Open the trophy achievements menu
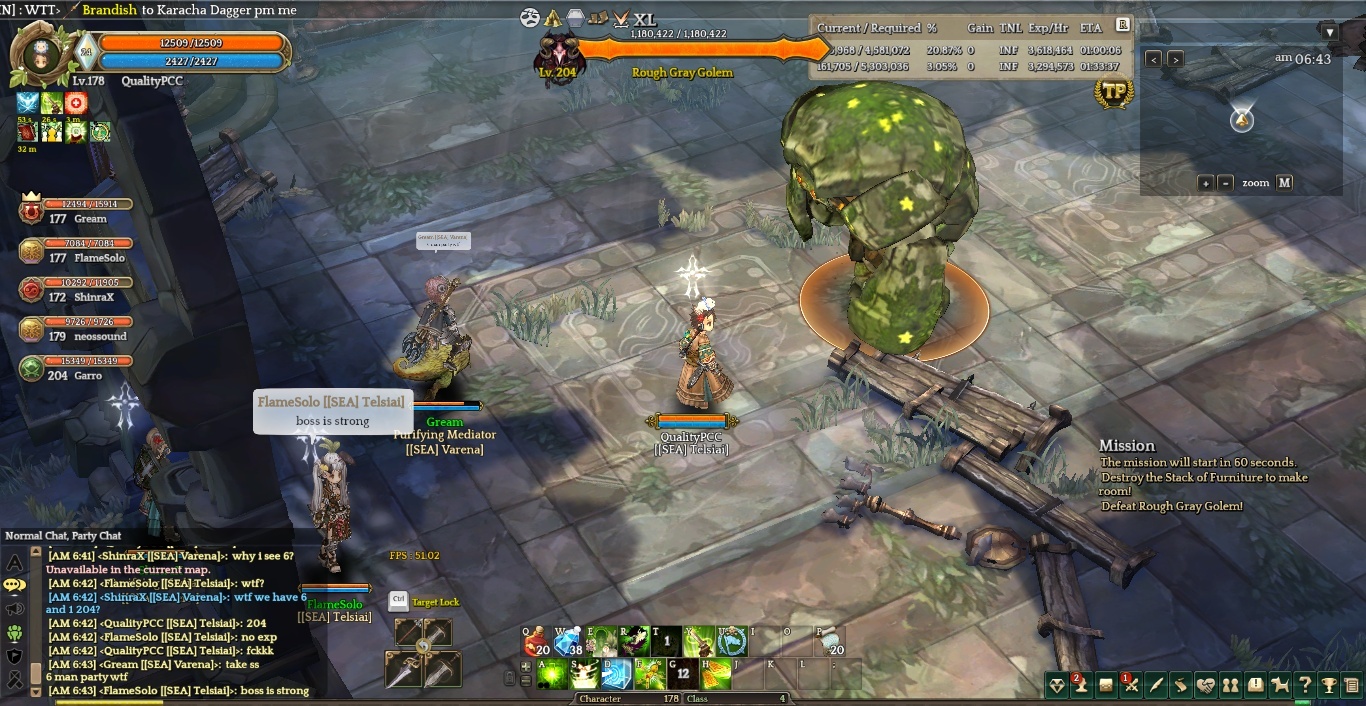The image size is (1366, 706). pos(1329,685)
